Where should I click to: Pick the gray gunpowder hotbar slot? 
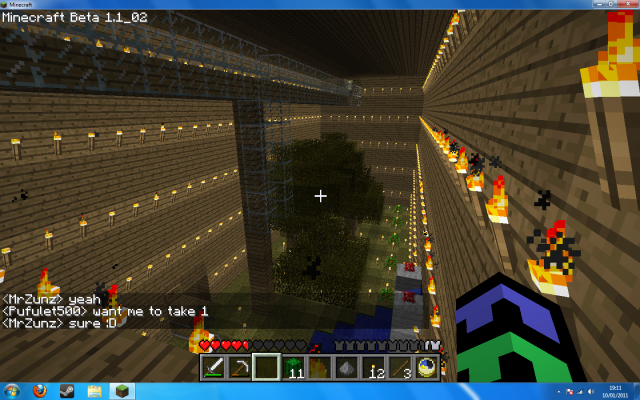coord(345,367)
